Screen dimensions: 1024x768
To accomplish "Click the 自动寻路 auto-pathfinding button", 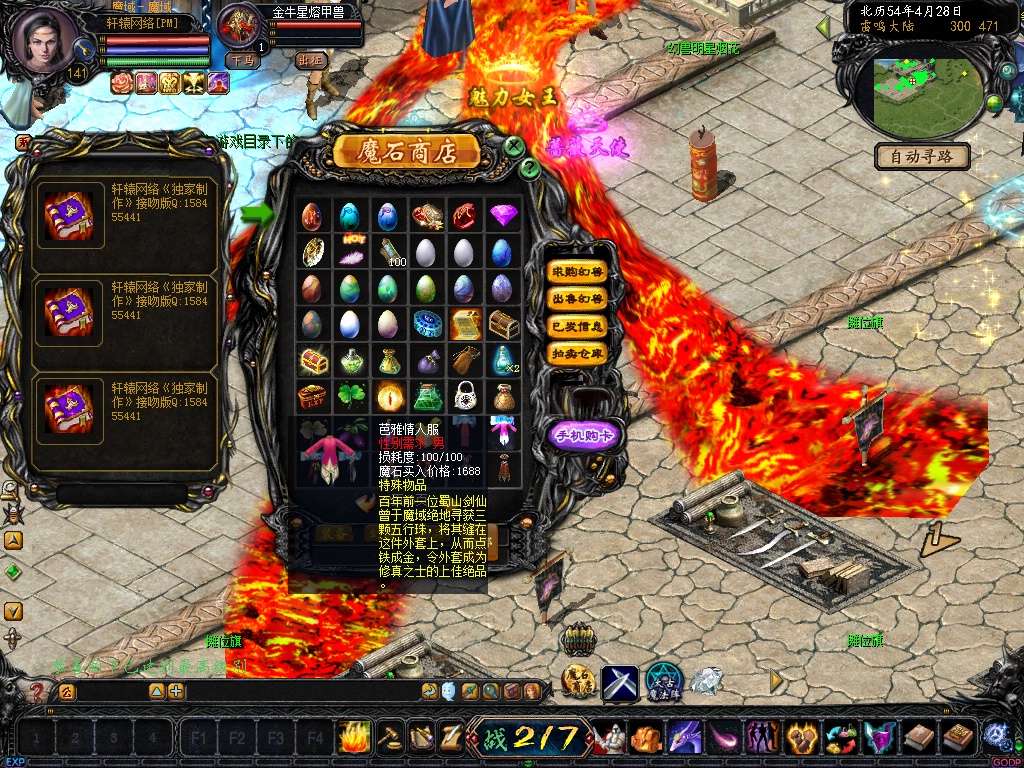I will pyautogui.click(x=922, y=156).
